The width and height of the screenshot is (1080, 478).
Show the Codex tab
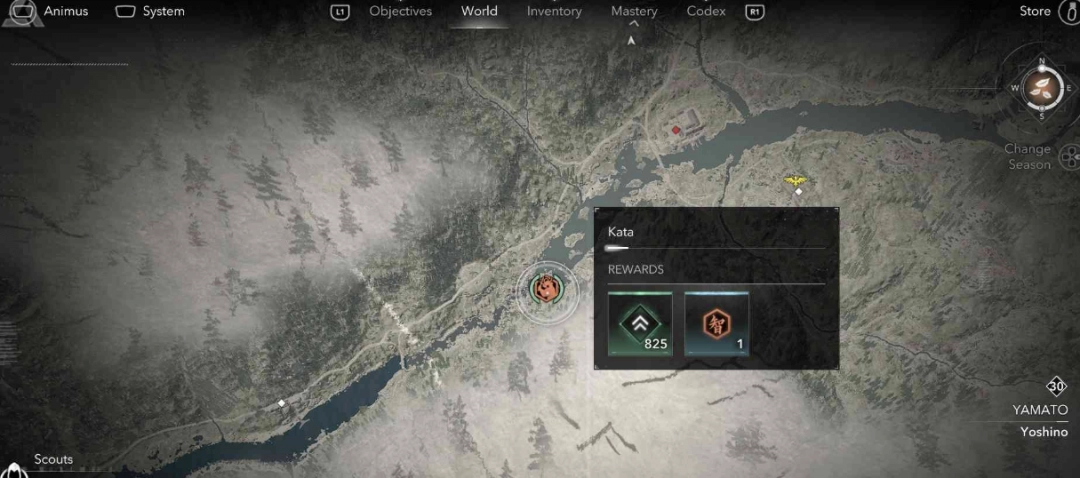(x=706, y=11)
